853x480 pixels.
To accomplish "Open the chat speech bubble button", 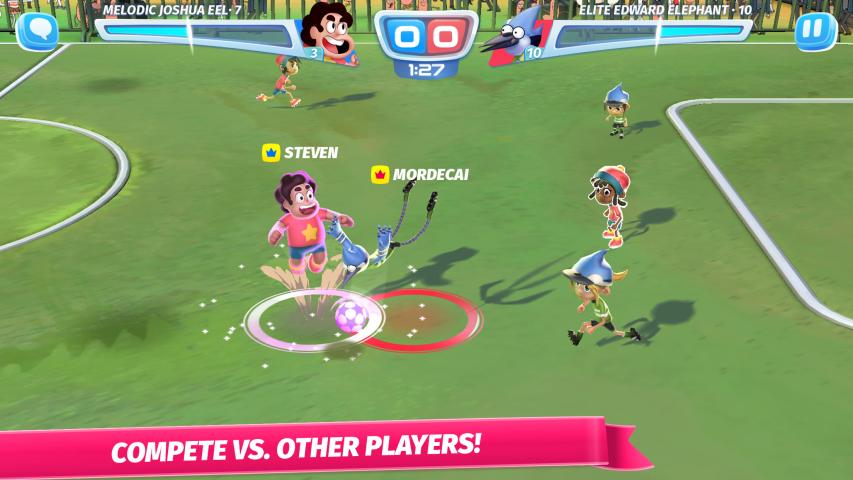I will [37, 31].
